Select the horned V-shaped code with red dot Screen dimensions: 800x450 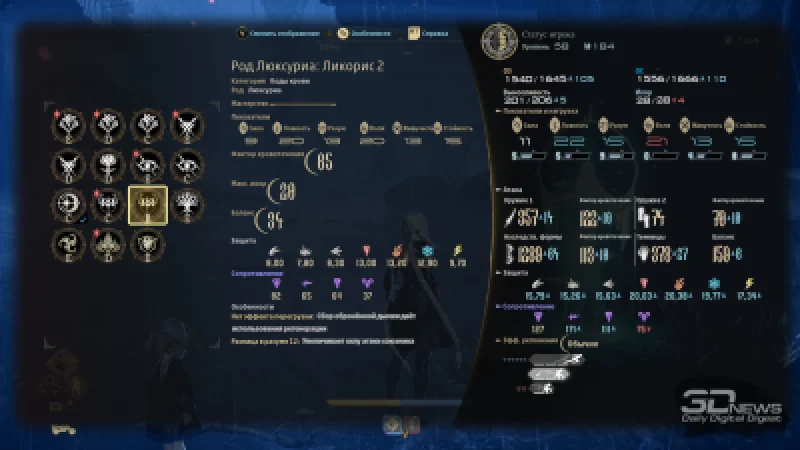[x=184, y=125]
